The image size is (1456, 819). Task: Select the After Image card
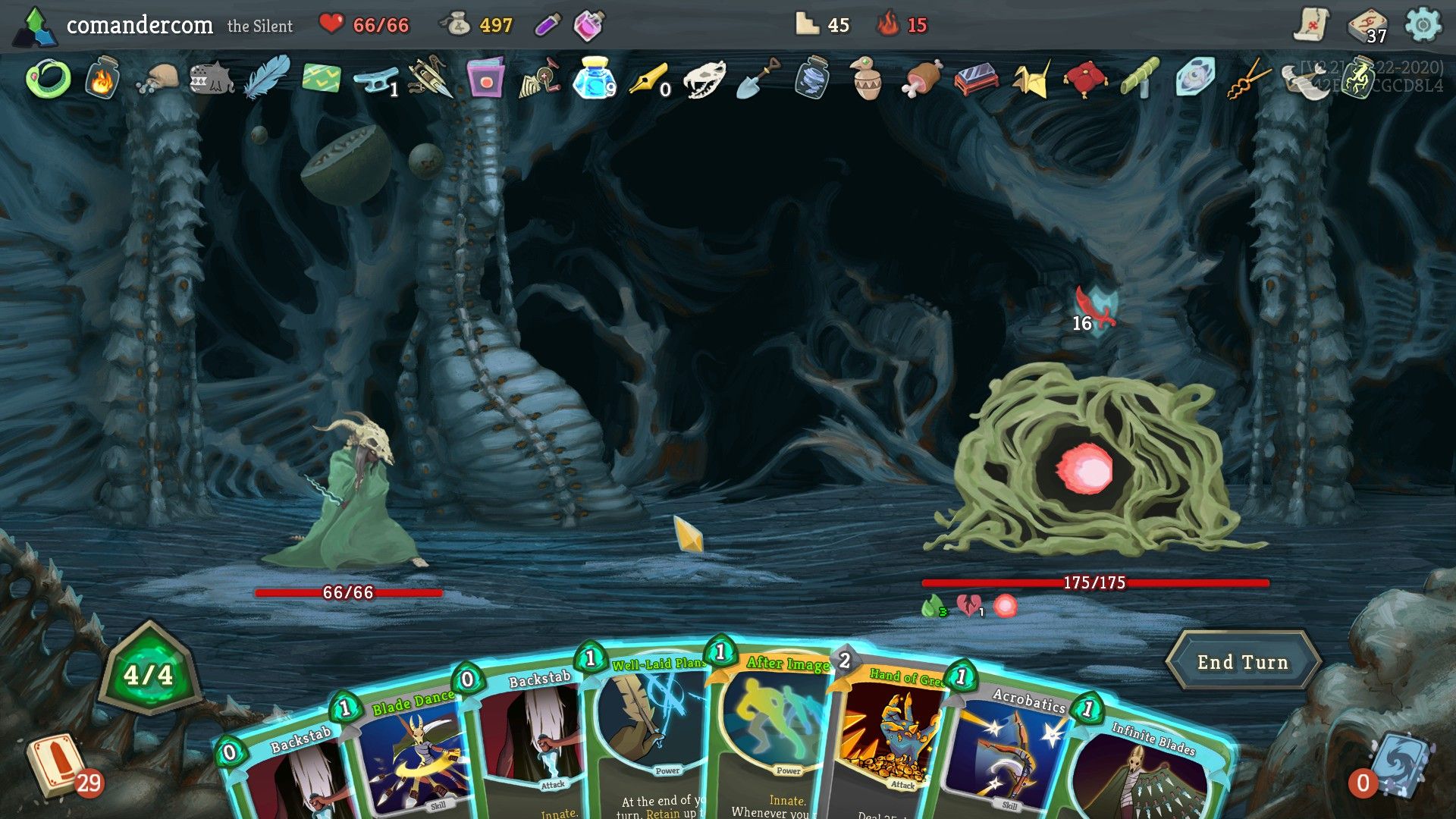coord(773,728)
